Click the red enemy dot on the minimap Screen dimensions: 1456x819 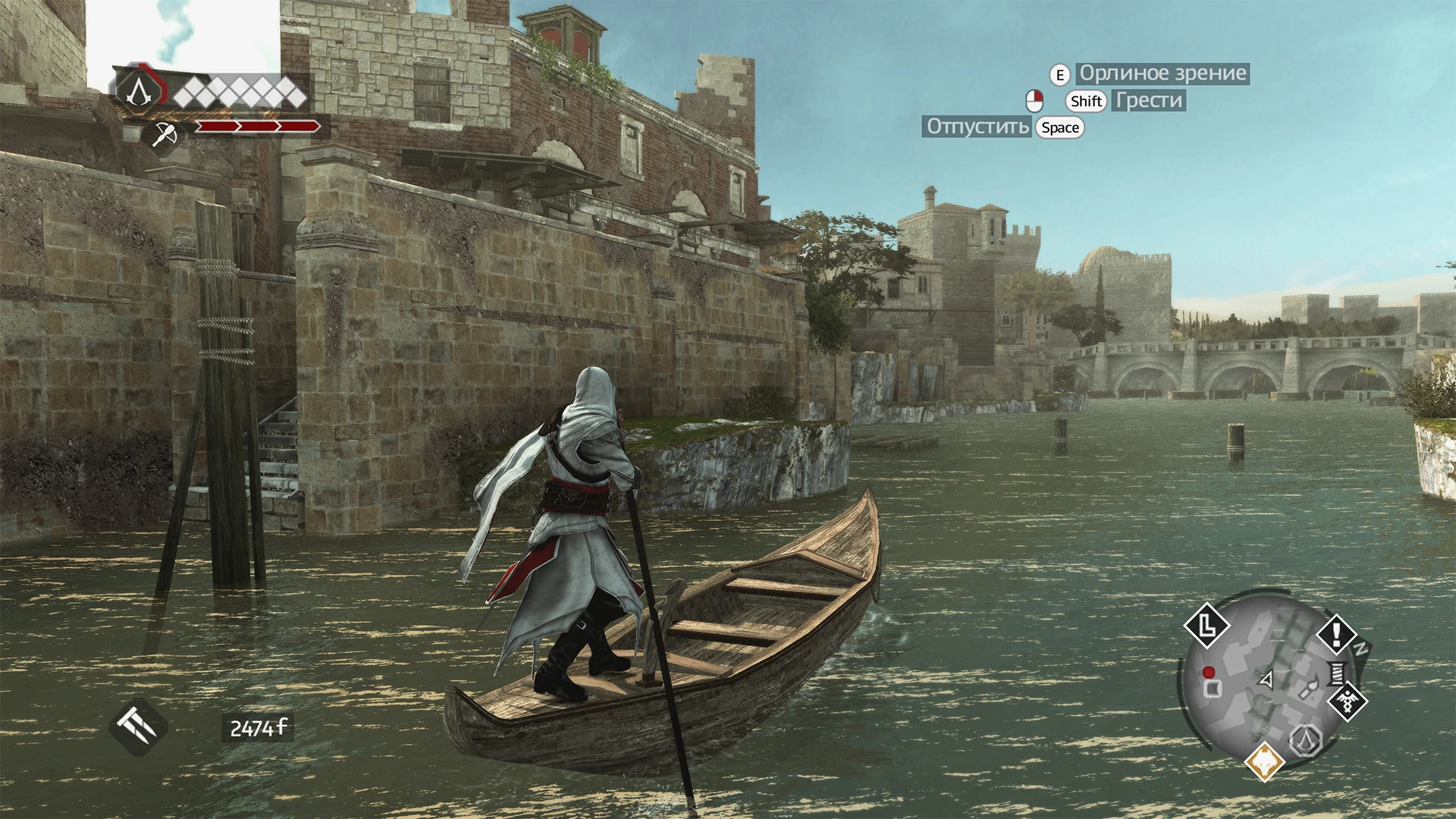1208,673
